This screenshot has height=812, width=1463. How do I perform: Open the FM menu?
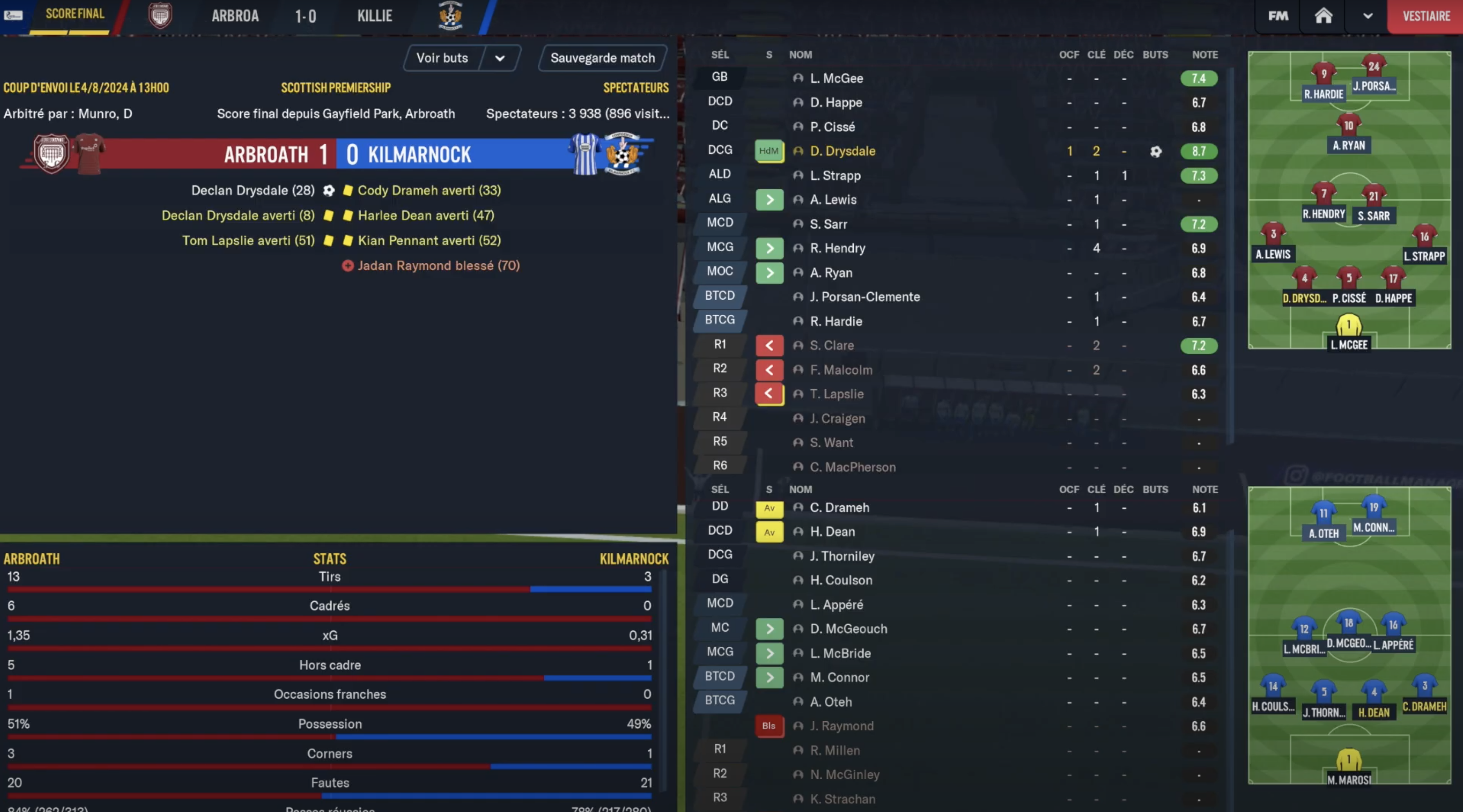1278,16
